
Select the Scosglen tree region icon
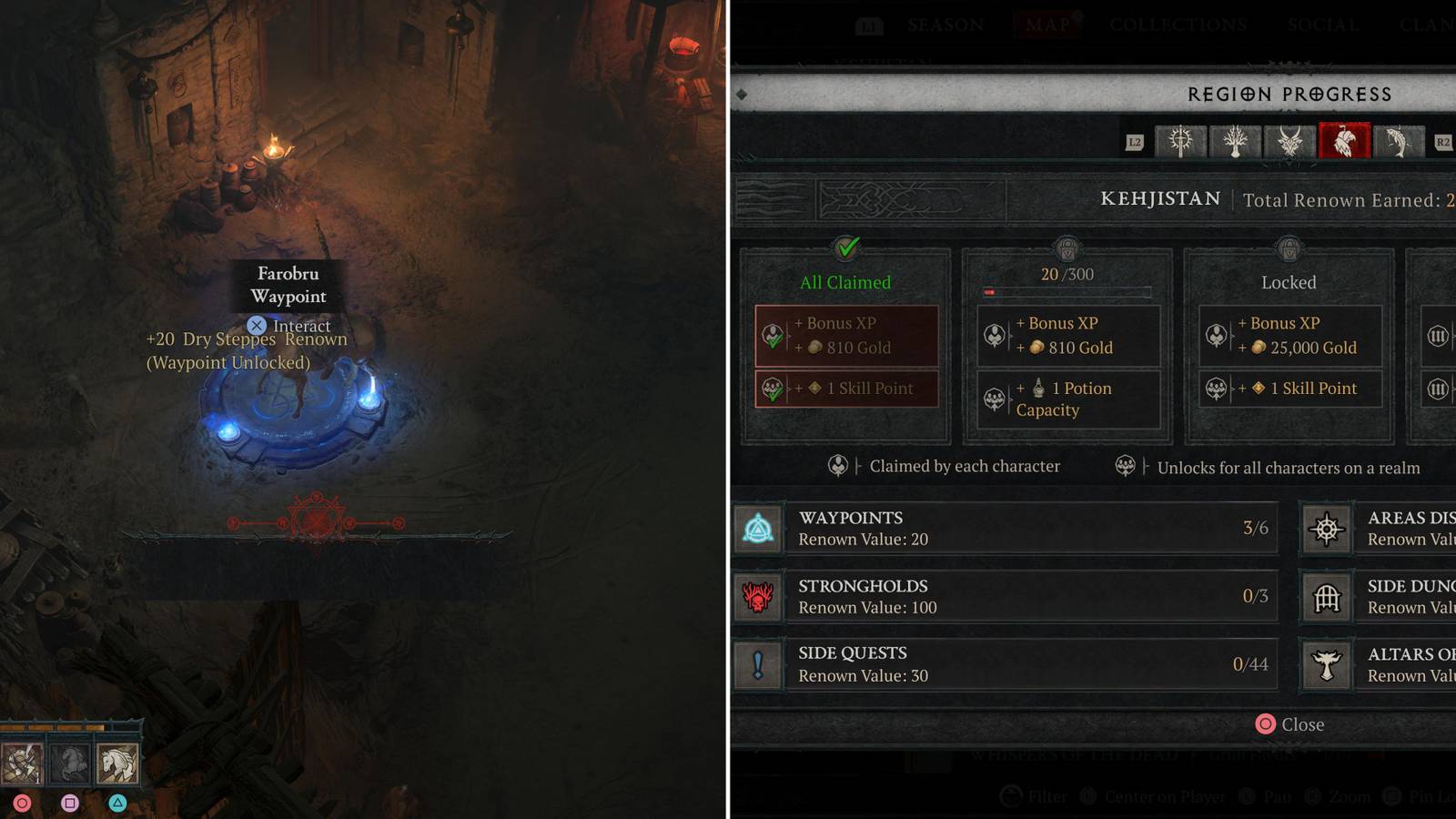1235,142
